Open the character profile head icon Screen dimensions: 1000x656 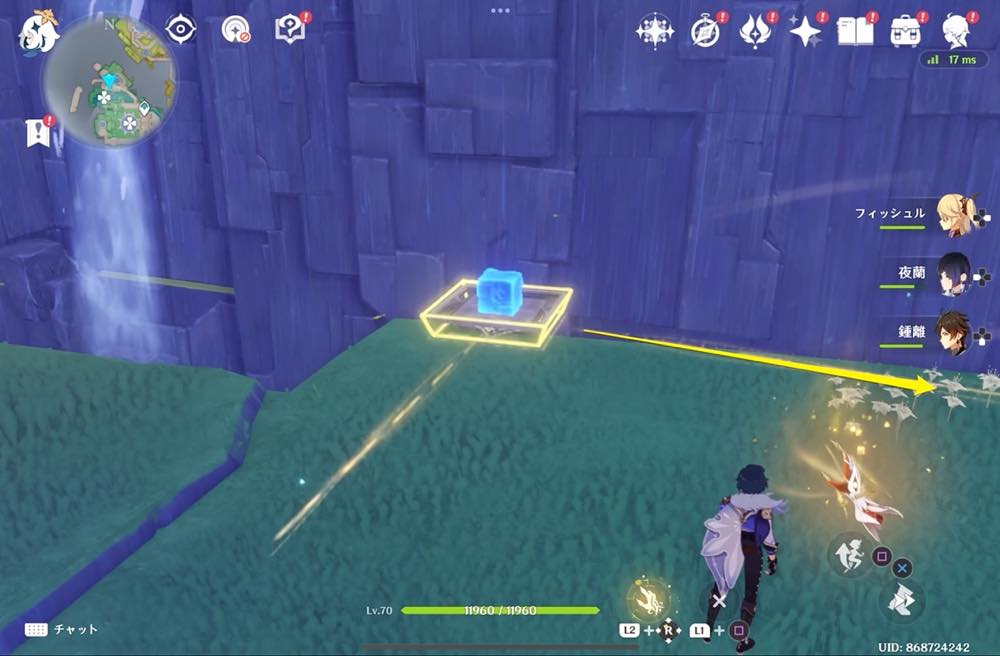(956, 32)
